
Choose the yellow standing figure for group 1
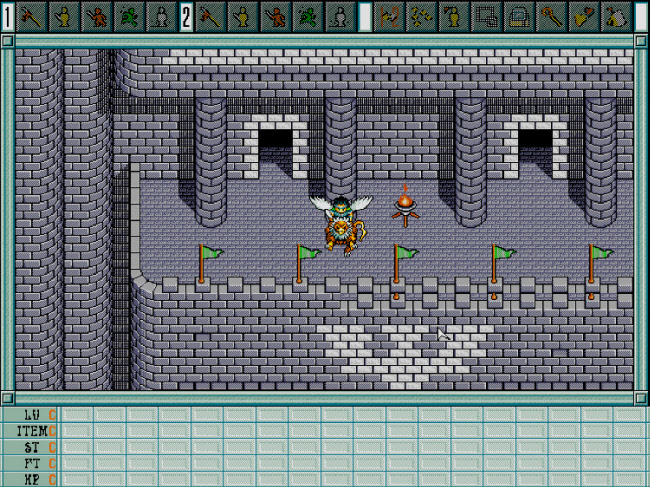tap(64, 15)
